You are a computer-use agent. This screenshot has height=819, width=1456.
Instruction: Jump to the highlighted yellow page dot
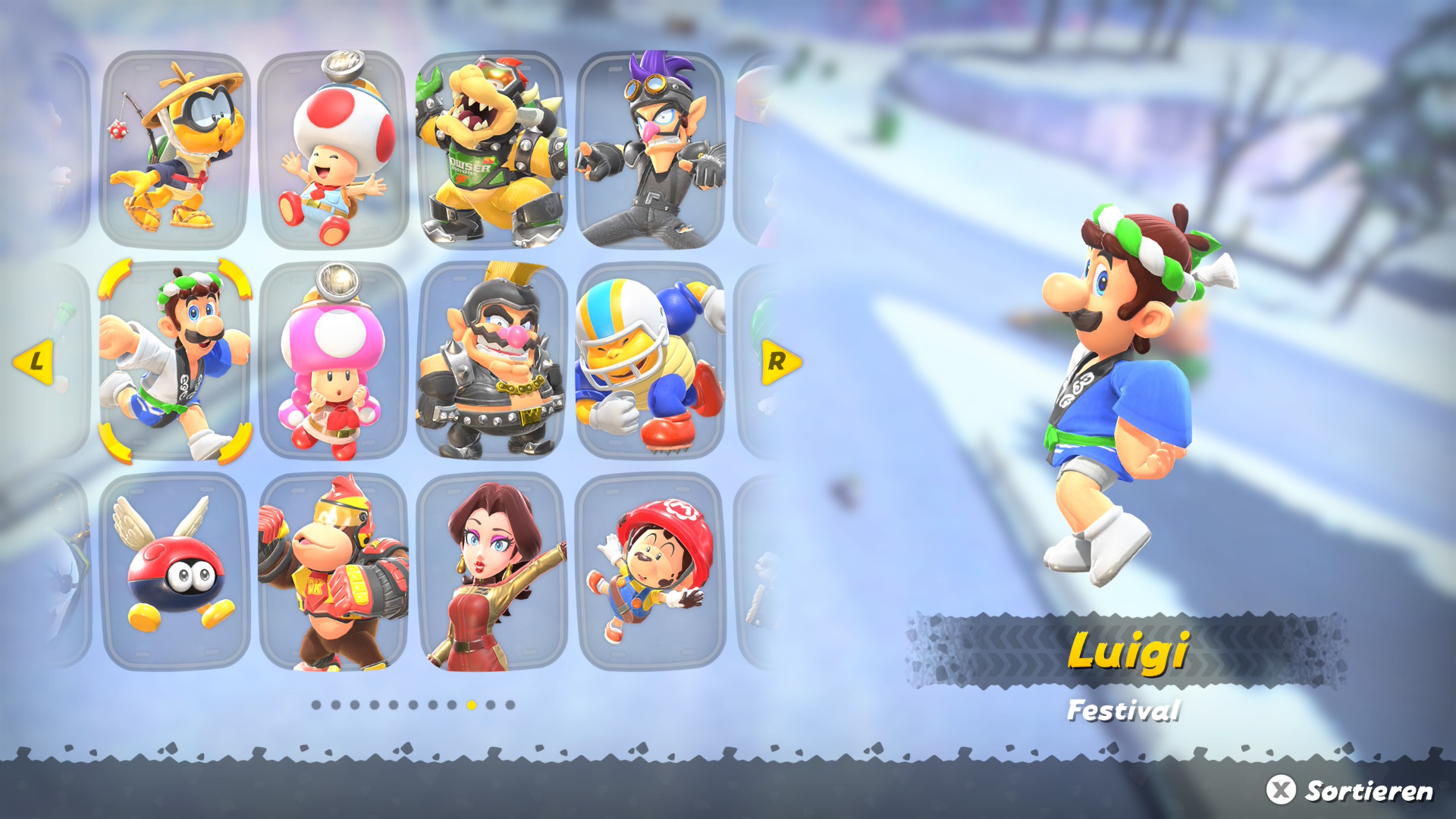point(472,705)
